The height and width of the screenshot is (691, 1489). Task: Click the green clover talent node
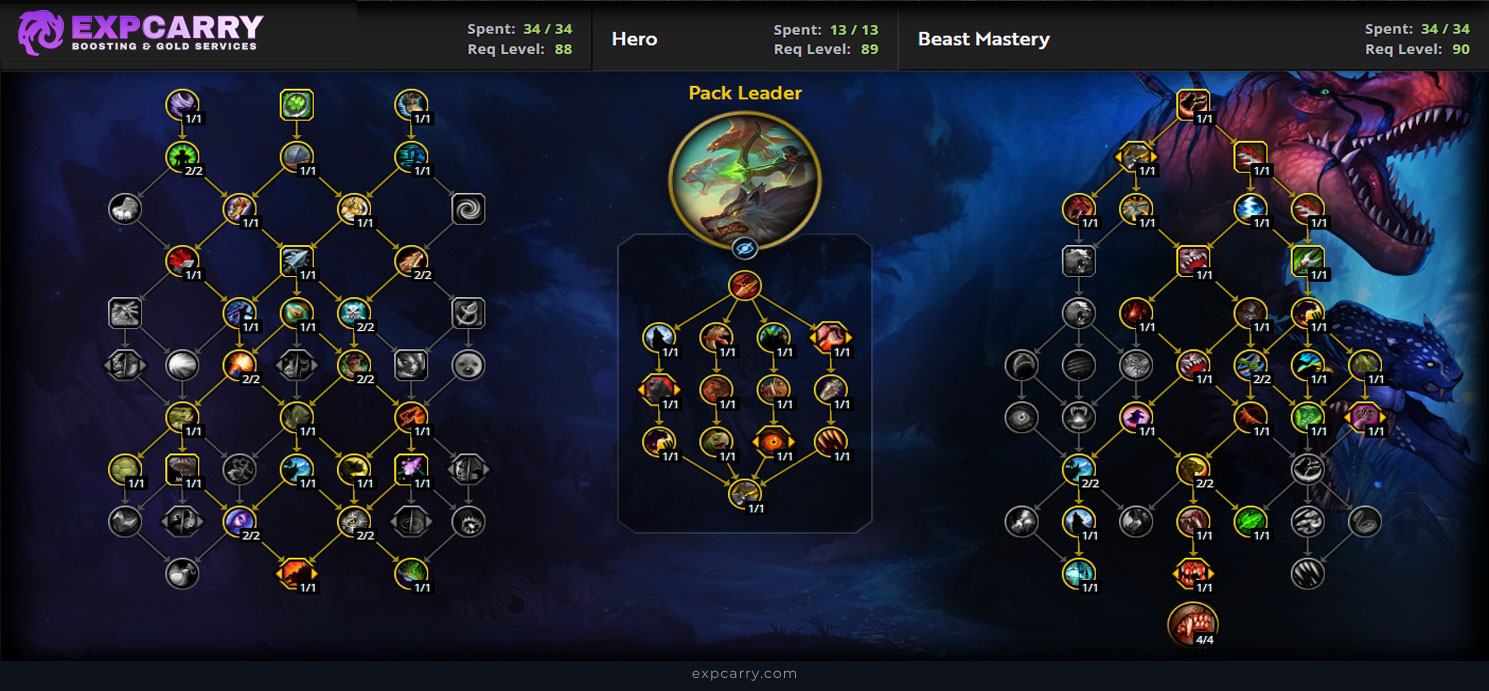[x=297, y=103]
